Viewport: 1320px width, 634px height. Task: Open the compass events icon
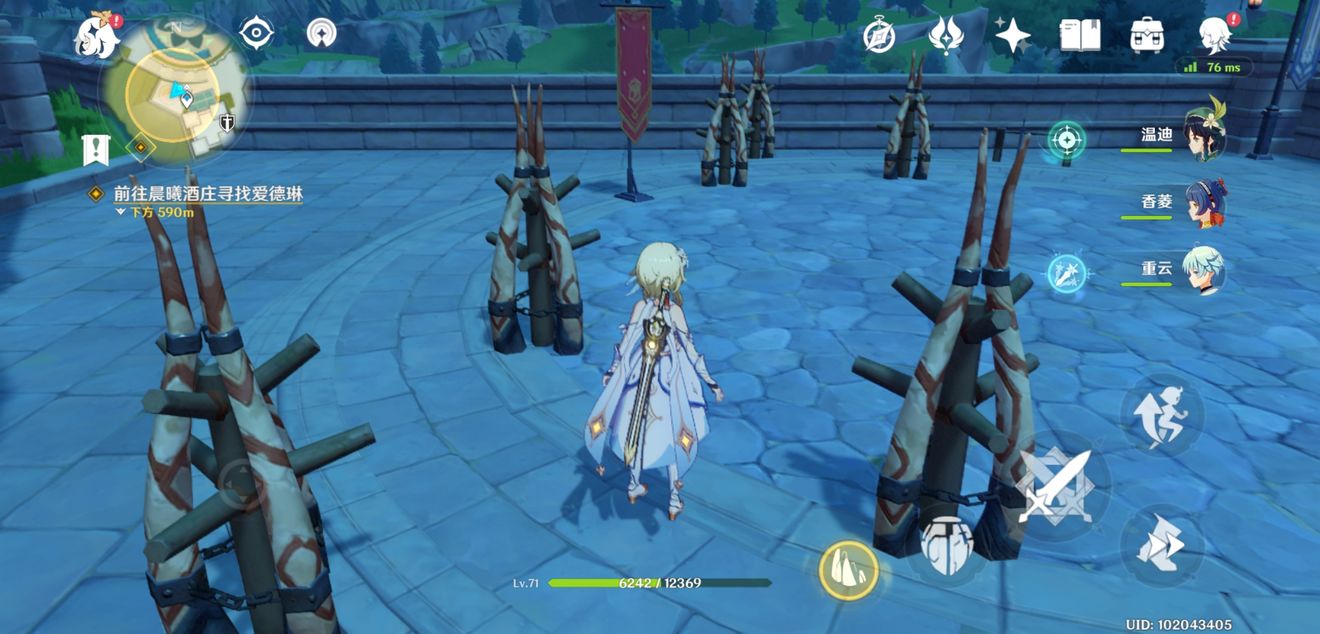click(x=879, y=36)
